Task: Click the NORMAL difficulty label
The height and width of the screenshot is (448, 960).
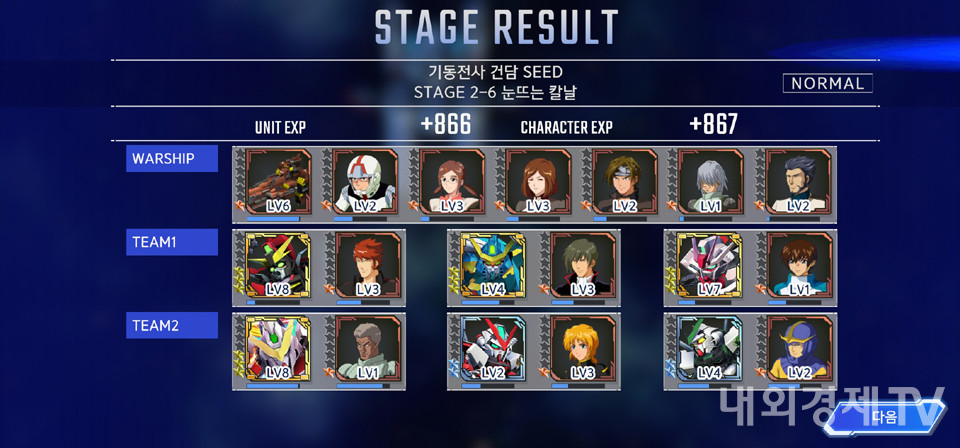Action: tap(828, 84)
